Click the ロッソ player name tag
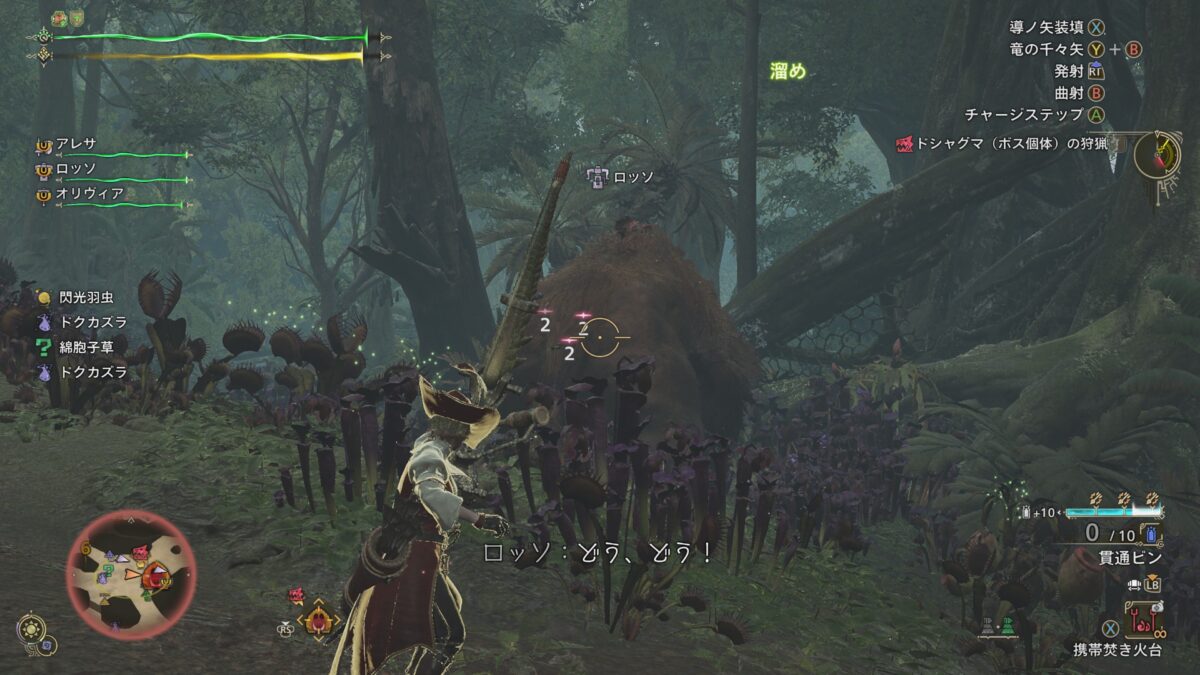This screenshot has width=1200, height=675. tap(620, 177)
